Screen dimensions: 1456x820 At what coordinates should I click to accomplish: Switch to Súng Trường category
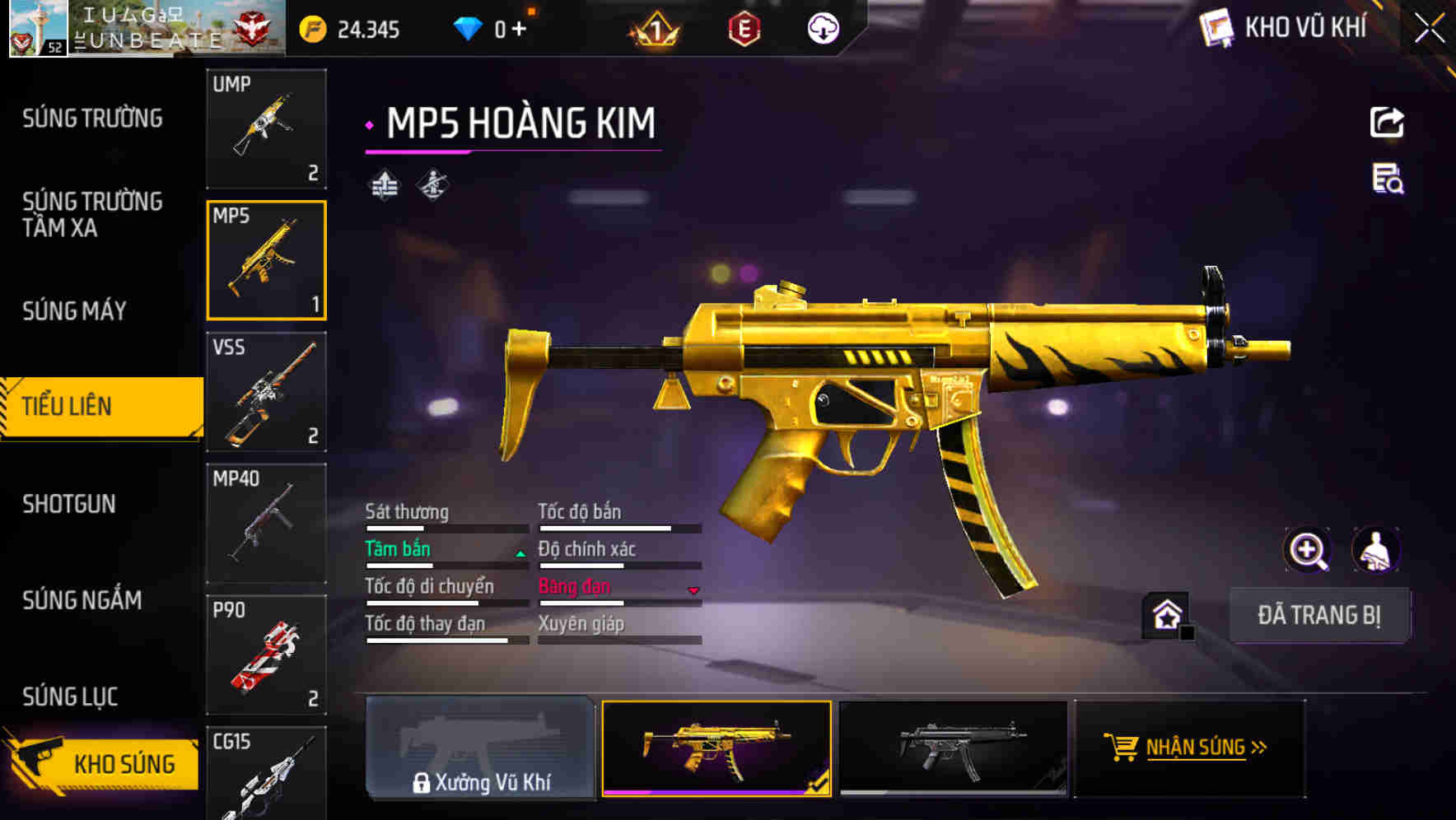click(x=92, y=119)
